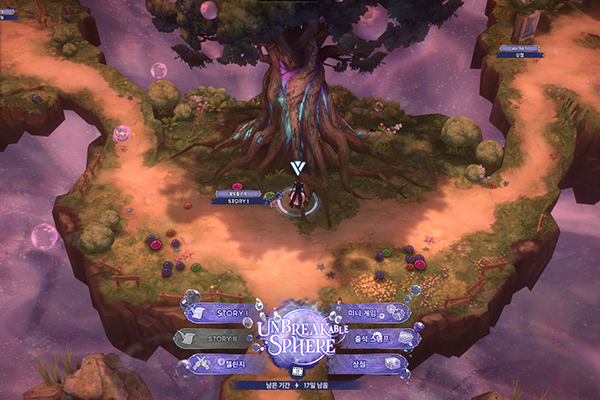This screenshot has width=600, height=400.
Task: Select the locked STORY II button
Action: [x=221, y=339]
